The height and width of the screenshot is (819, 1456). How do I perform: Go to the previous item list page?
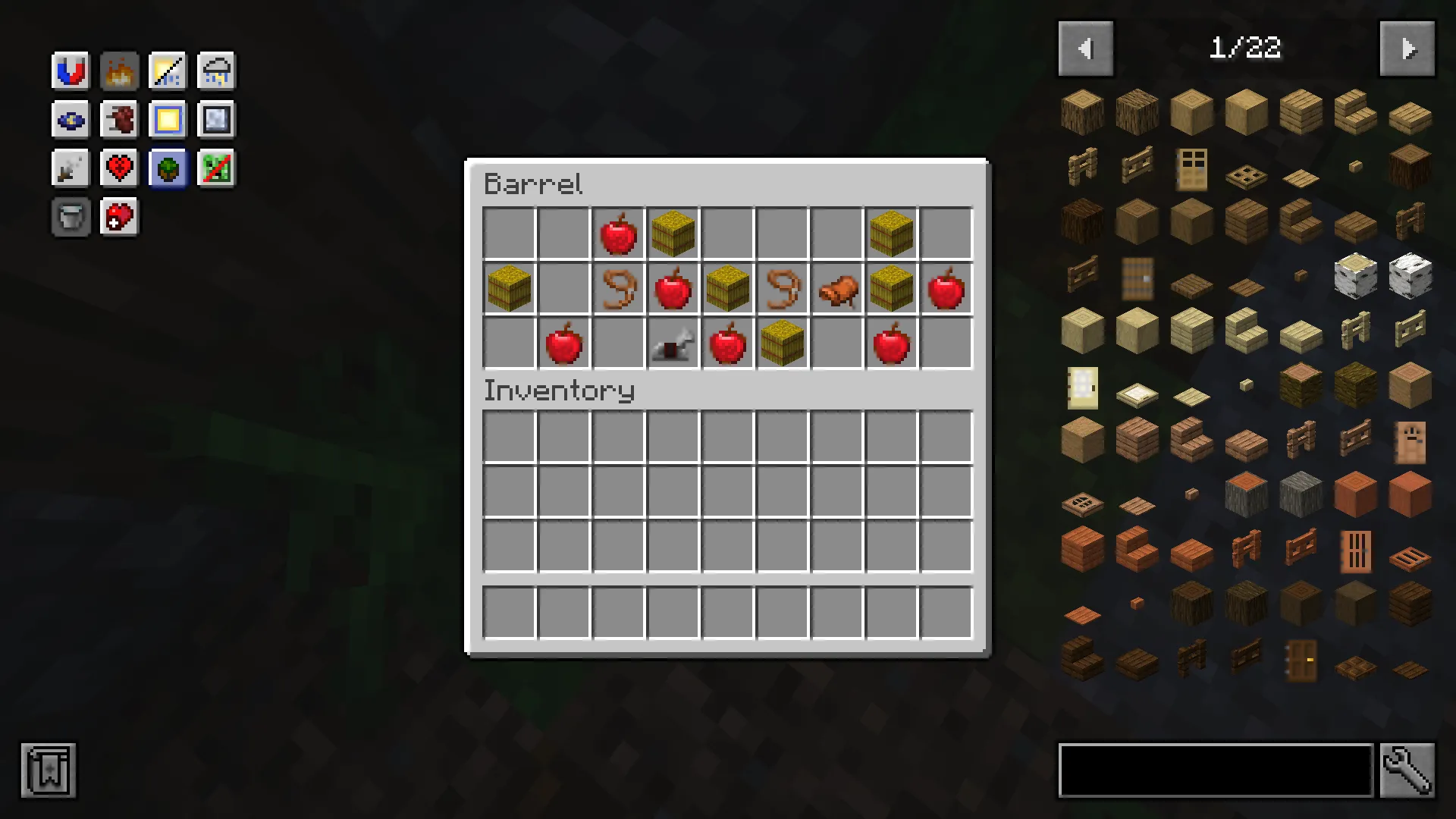click(x=1085, y=49)
